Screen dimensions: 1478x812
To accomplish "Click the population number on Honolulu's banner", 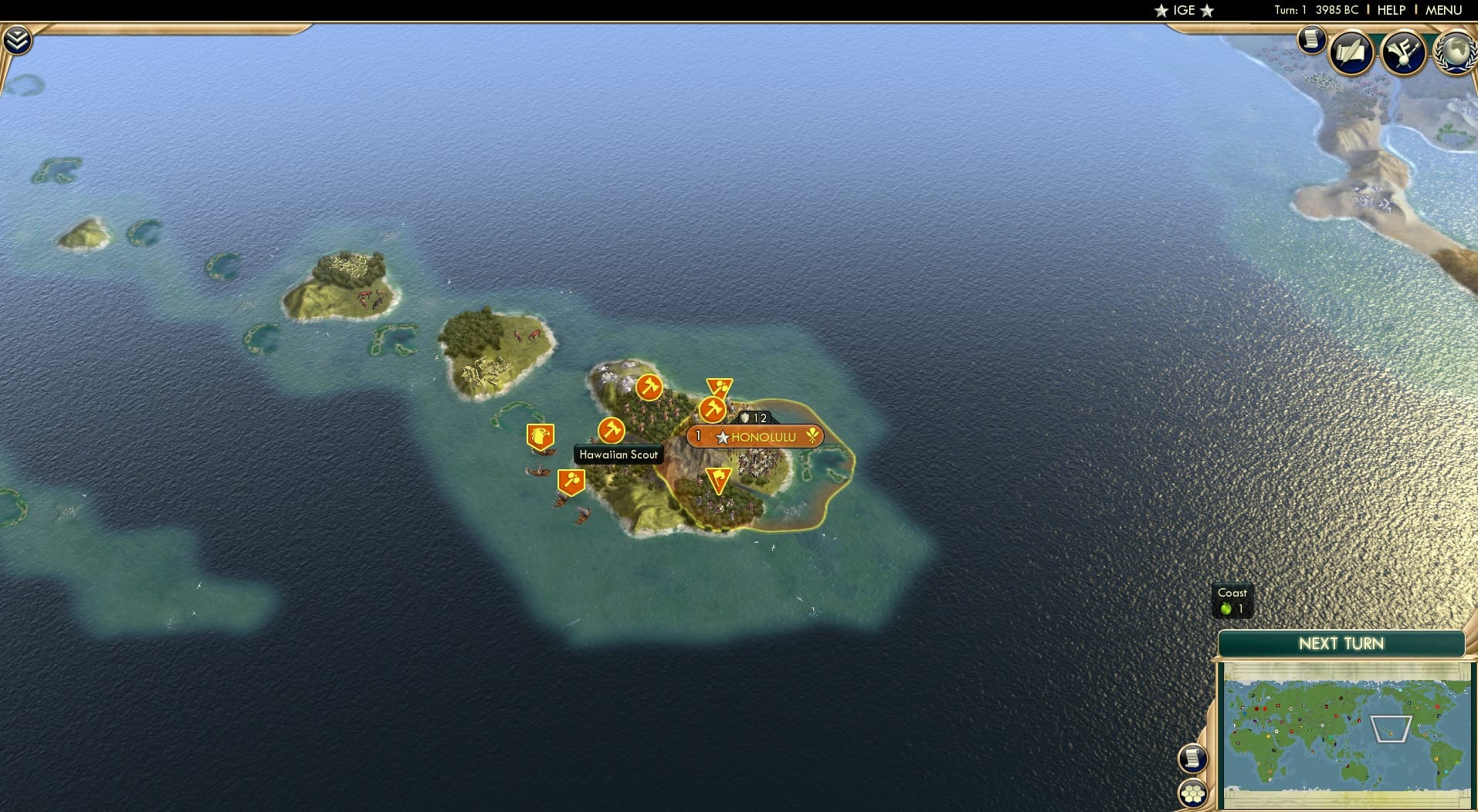I will [697, 435].
